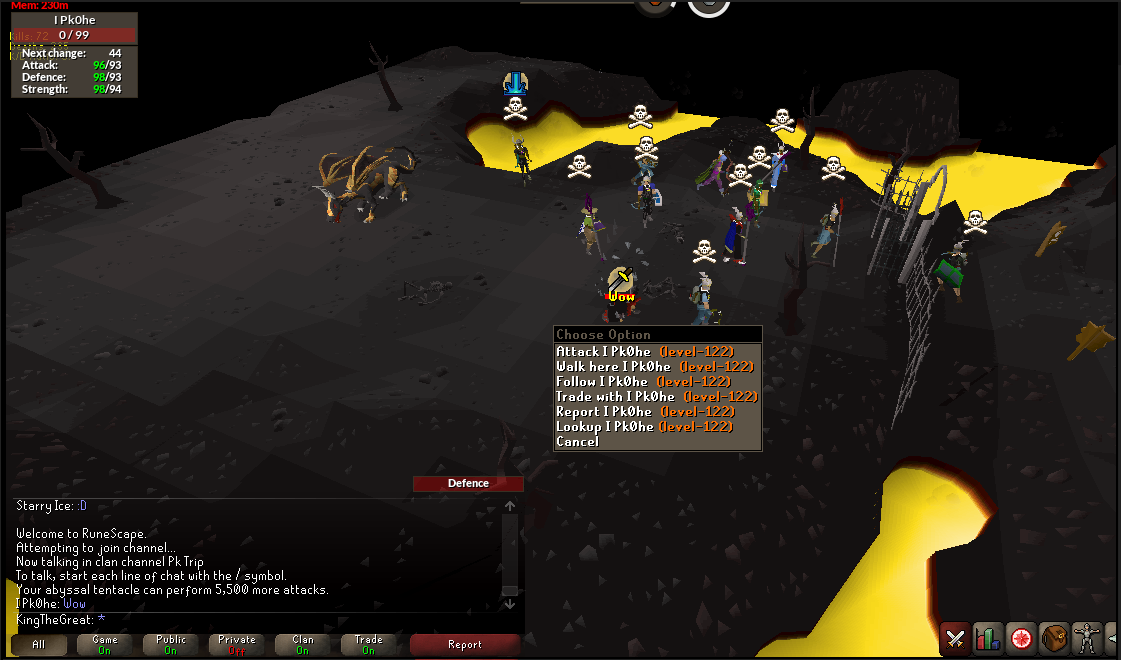Toggle the Clan chat filter
The image size is (1121, 660).
(303, 645)
